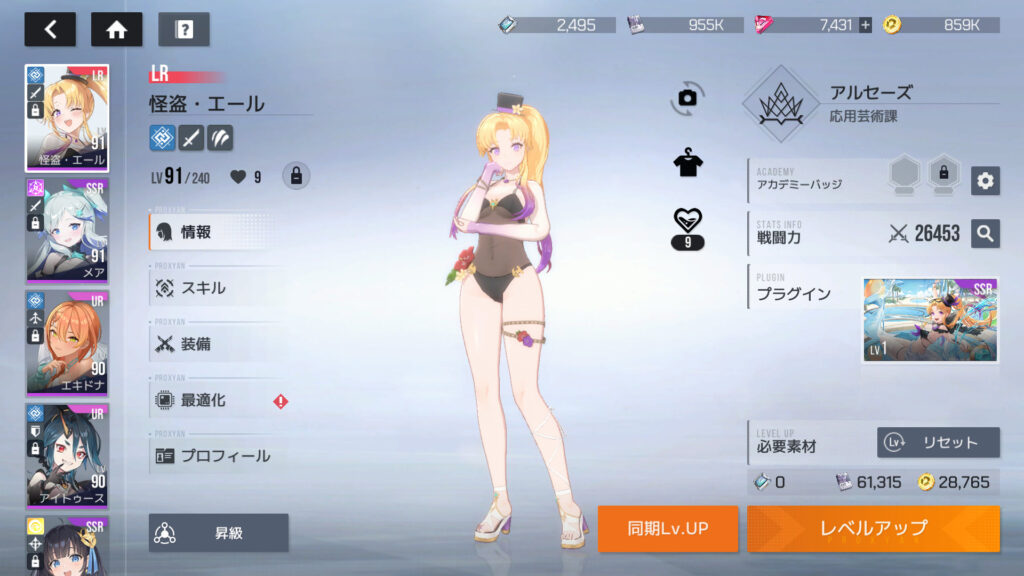Open academy badge gear settings
This screenshot has width=1024, height=576.
point(985,180)
